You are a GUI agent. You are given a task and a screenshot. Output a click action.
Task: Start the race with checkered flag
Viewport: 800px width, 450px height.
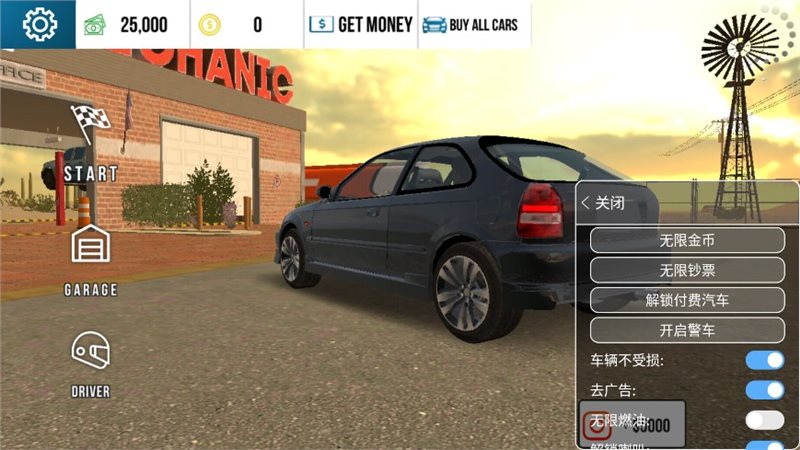pyautogui.click(x=91, y=140)
